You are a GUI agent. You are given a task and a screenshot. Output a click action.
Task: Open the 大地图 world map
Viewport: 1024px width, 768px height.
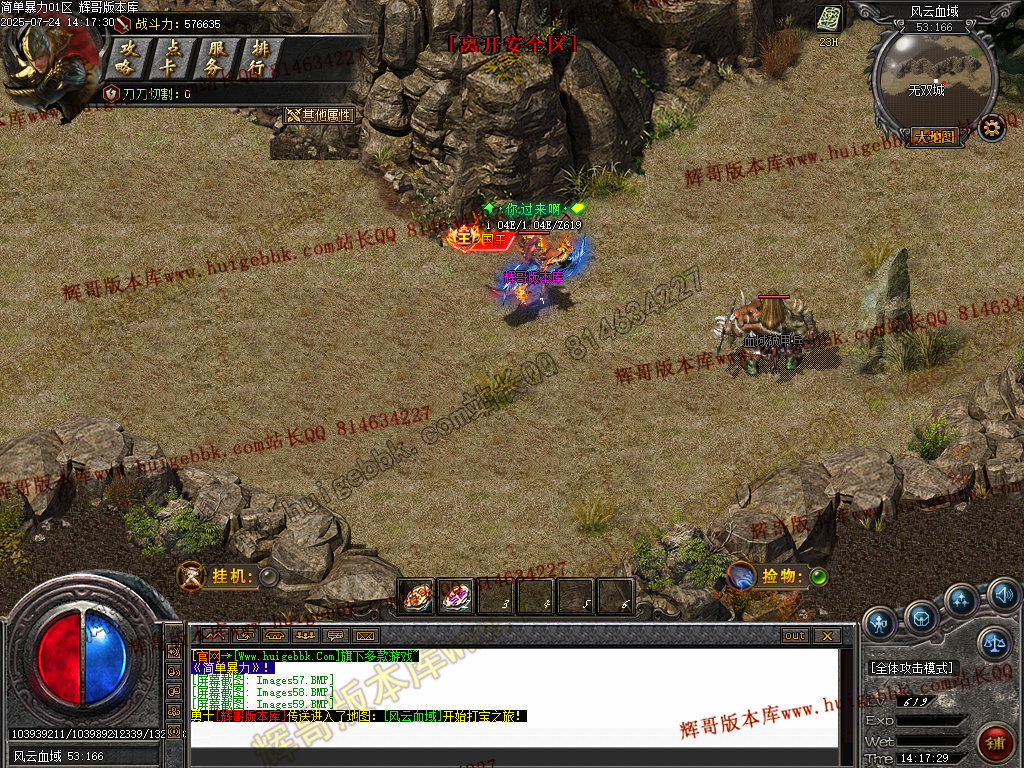[935, 137]
